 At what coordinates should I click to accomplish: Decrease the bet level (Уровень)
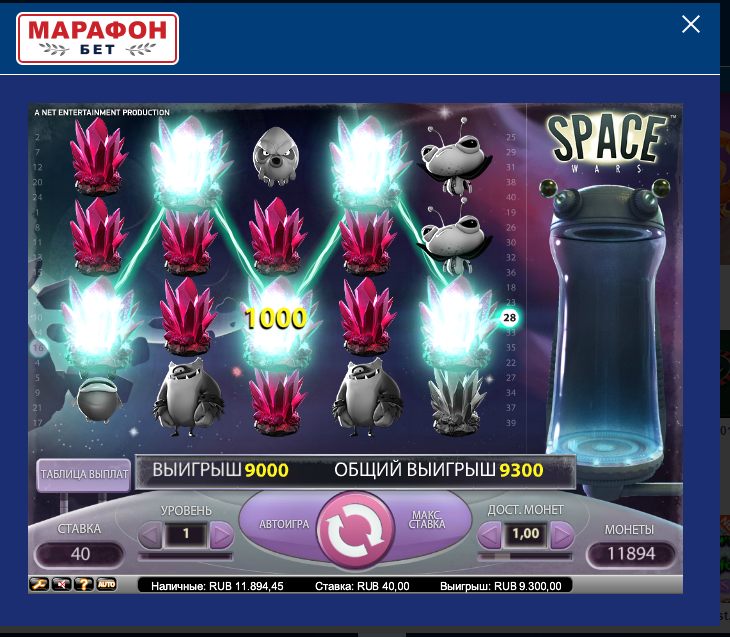[148, 535]
